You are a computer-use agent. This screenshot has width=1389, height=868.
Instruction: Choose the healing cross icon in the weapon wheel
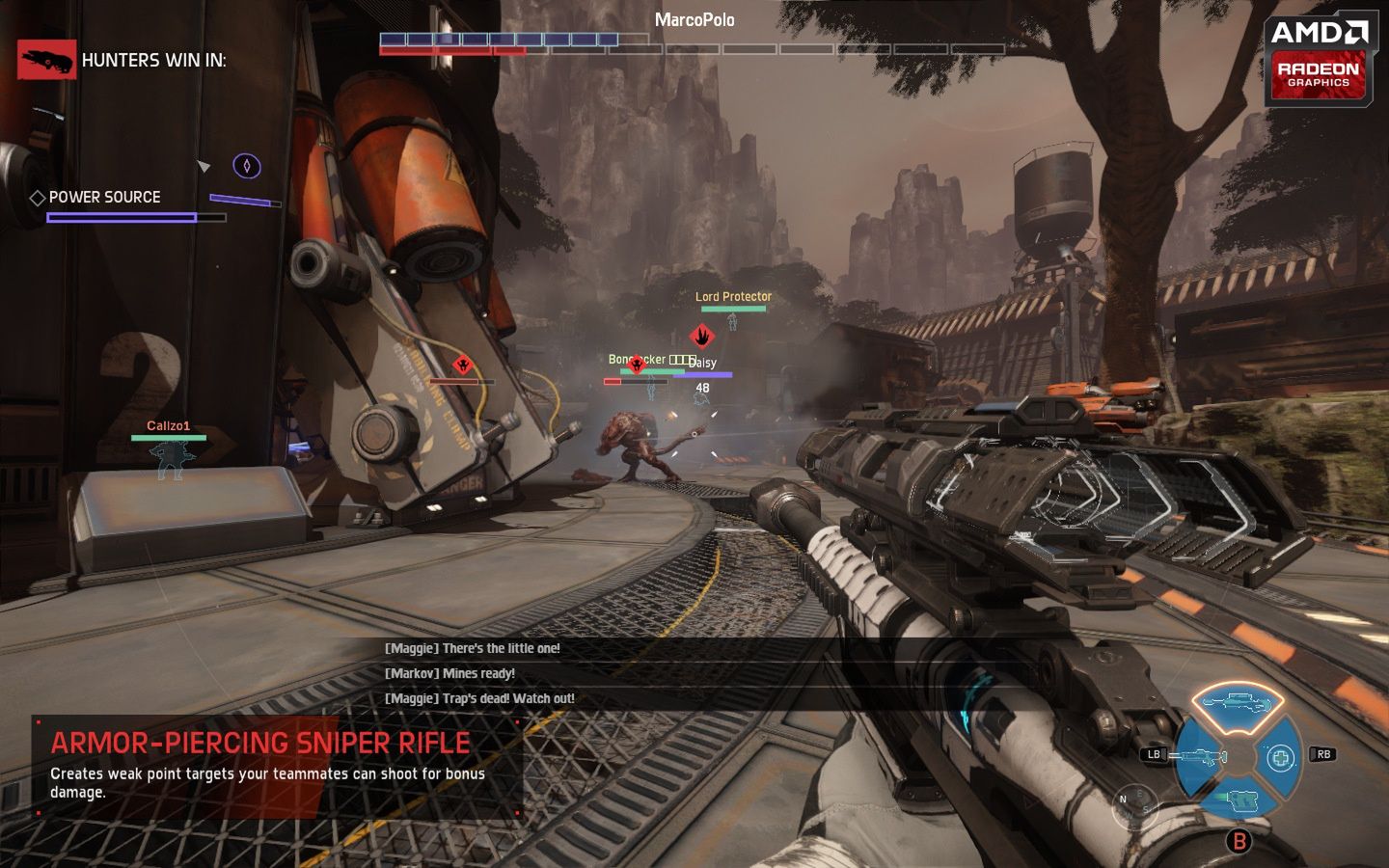point(1281,758)
